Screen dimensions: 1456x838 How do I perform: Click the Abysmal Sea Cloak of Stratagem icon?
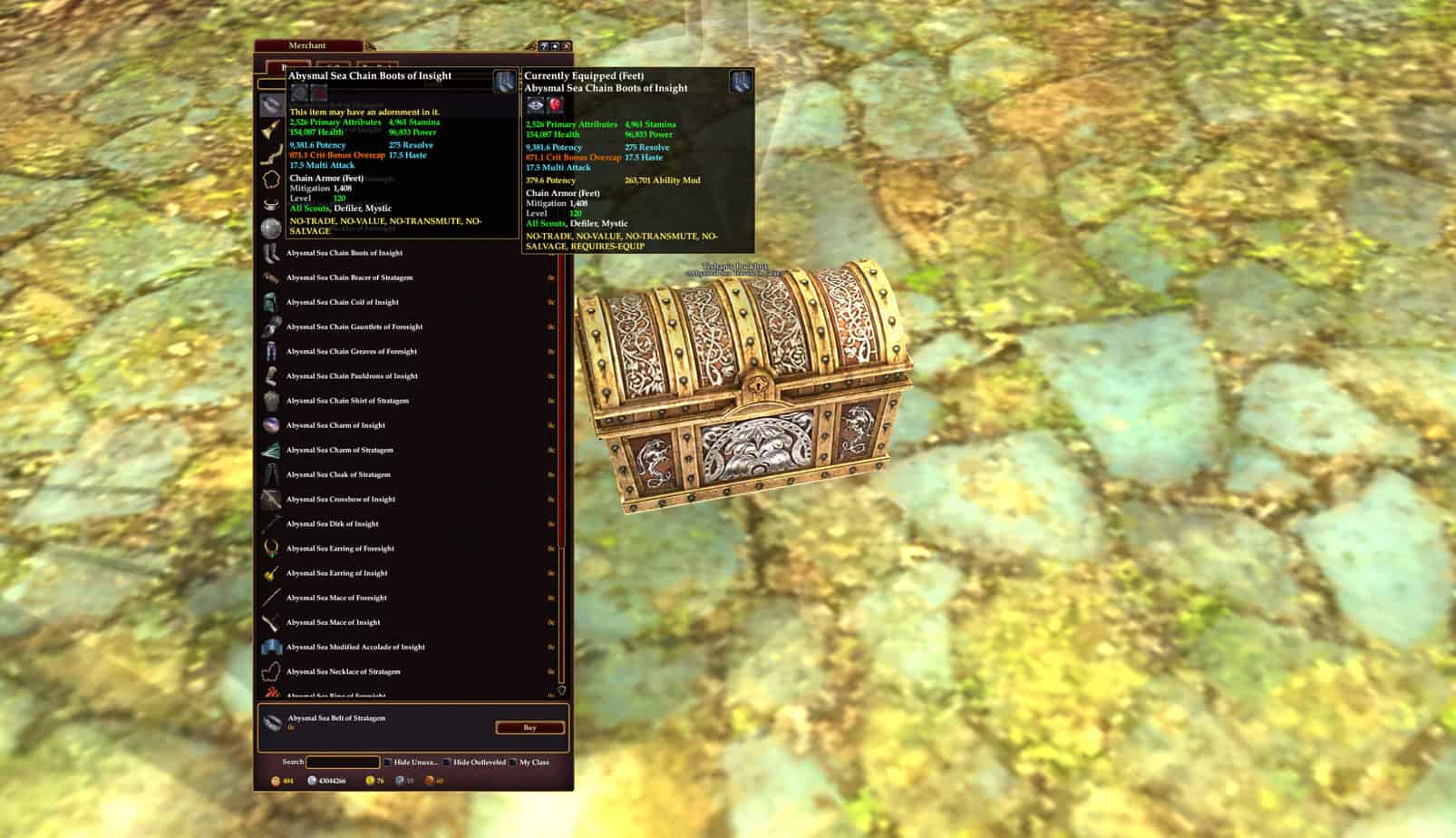click(270, 474)
